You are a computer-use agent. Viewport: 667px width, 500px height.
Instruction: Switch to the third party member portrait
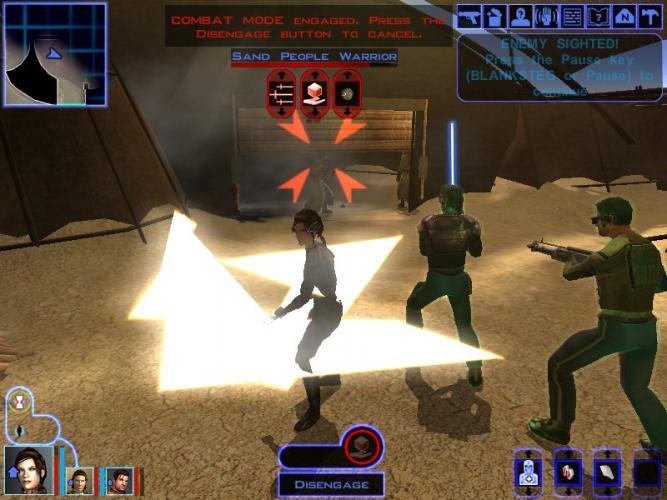pos(120,481)
